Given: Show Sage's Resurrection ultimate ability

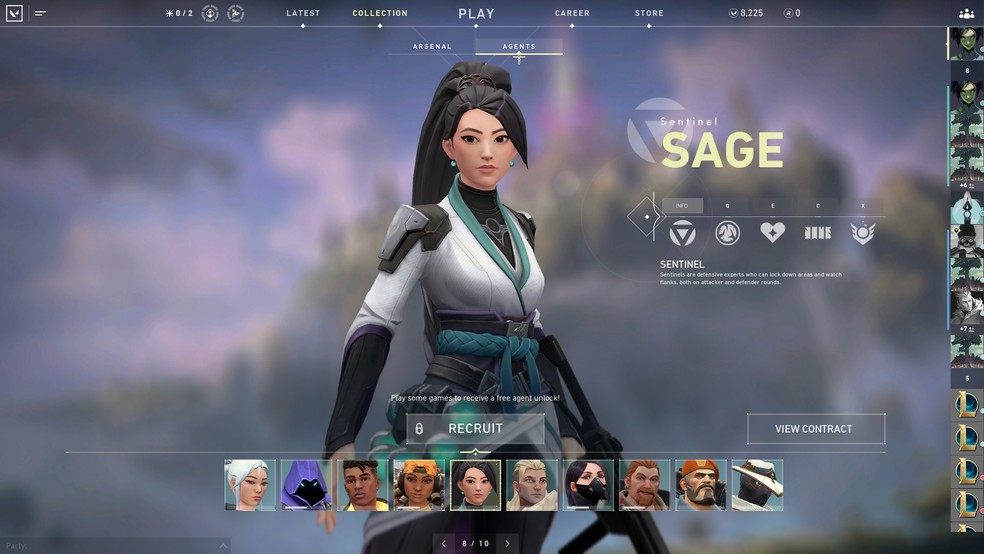Looking at the screenshot, I should pos(862,233).
